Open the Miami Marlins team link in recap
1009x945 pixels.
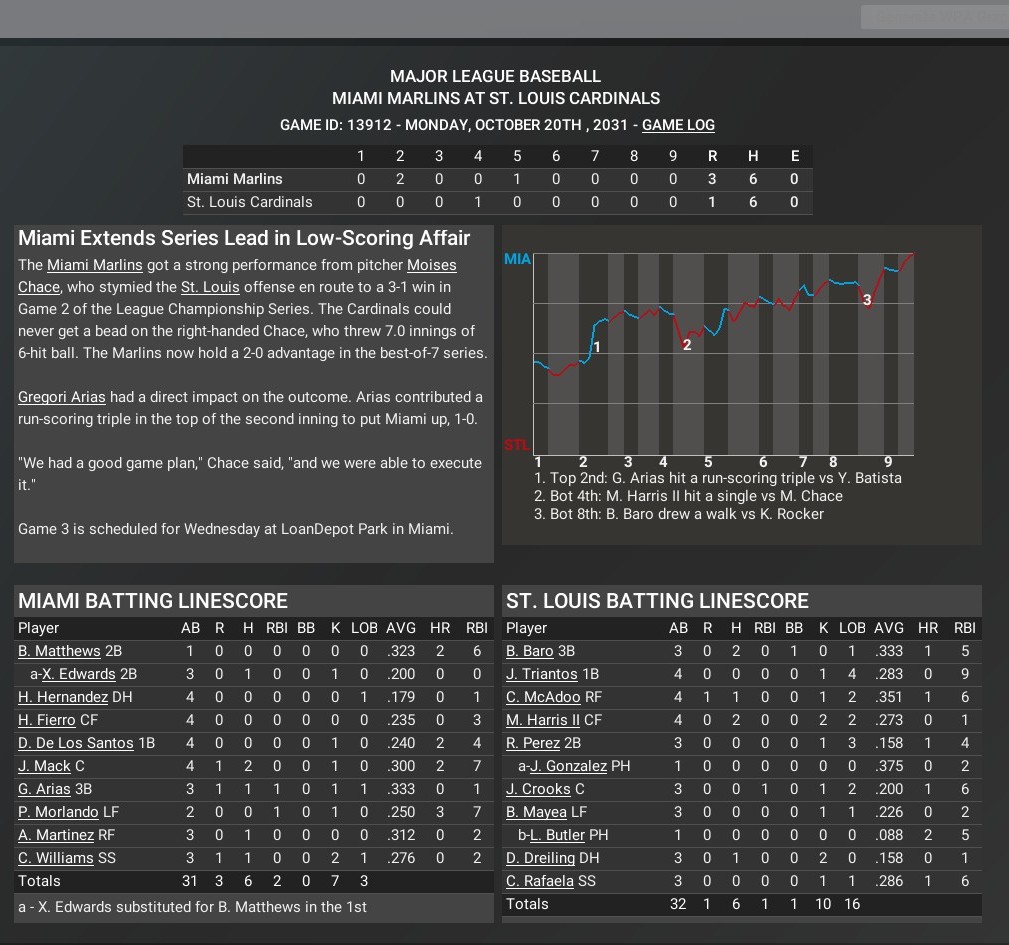point(95,265)
